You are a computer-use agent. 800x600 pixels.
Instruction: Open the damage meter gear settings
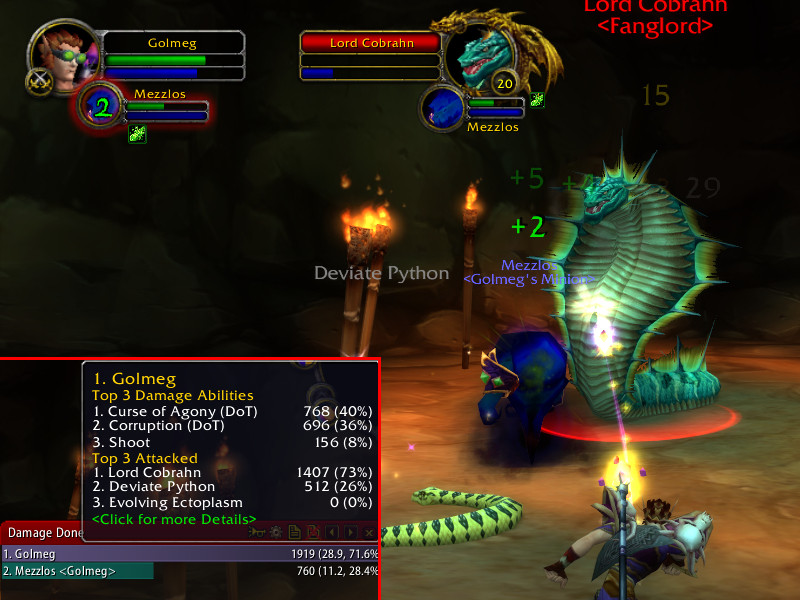pyautogui.click(x=276, y=533)
